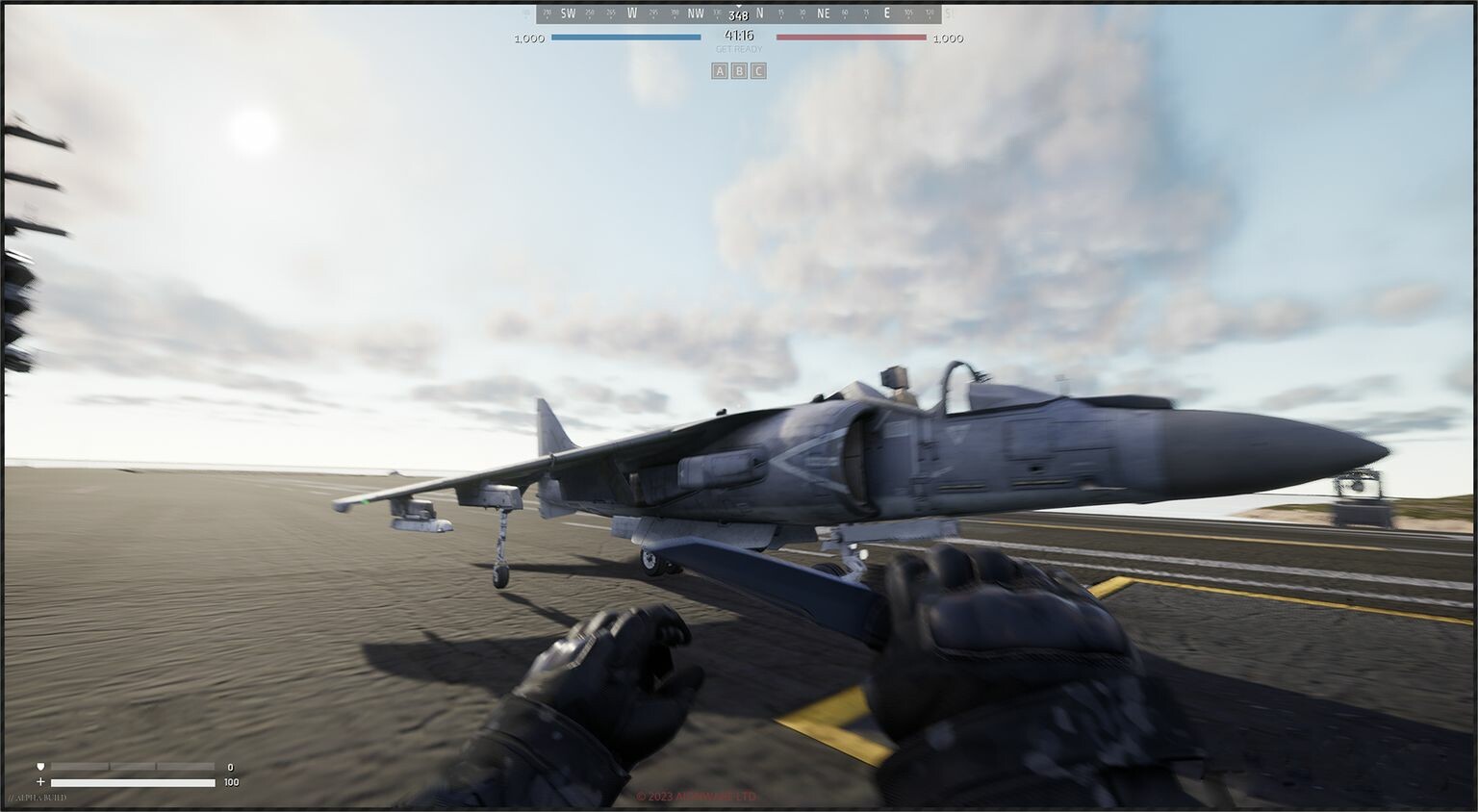Screen dimensions: 1478x812
Task: Click the compass heading marker at 348
Action: tap(737, 14)
